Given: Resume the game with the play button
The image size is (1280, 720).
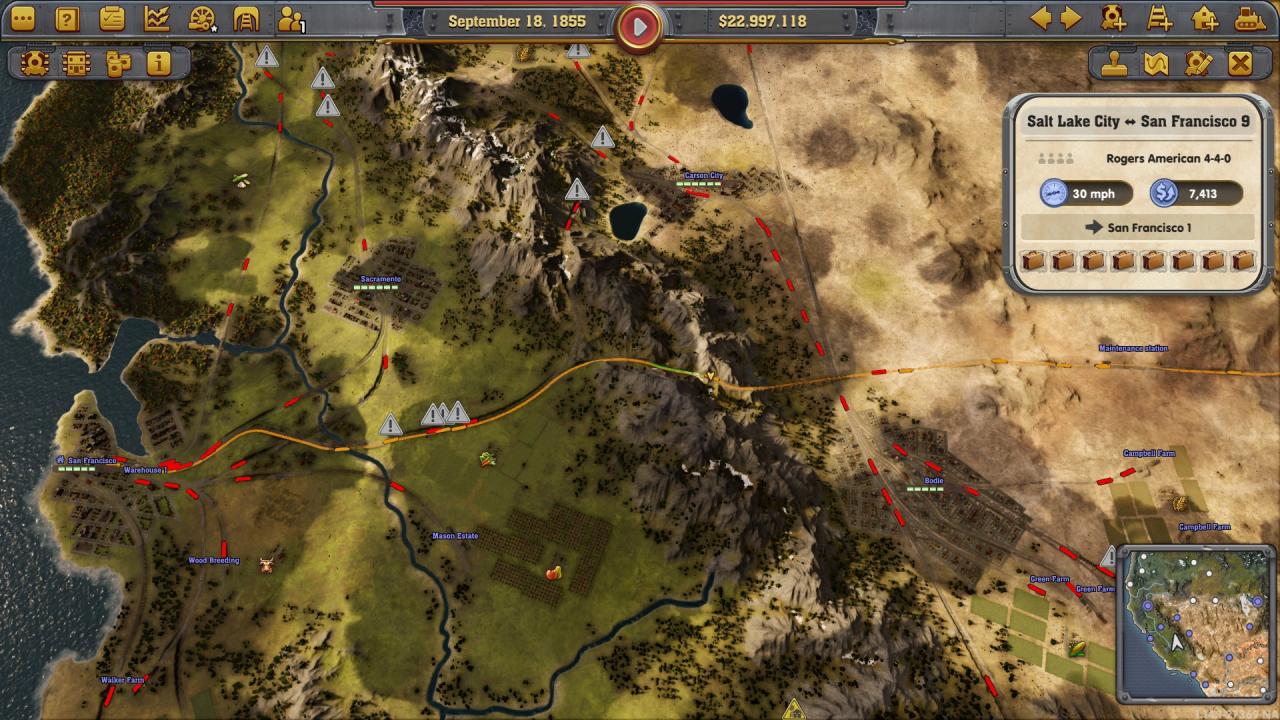Looking at the screenshot, I should [x=639, y=27].
